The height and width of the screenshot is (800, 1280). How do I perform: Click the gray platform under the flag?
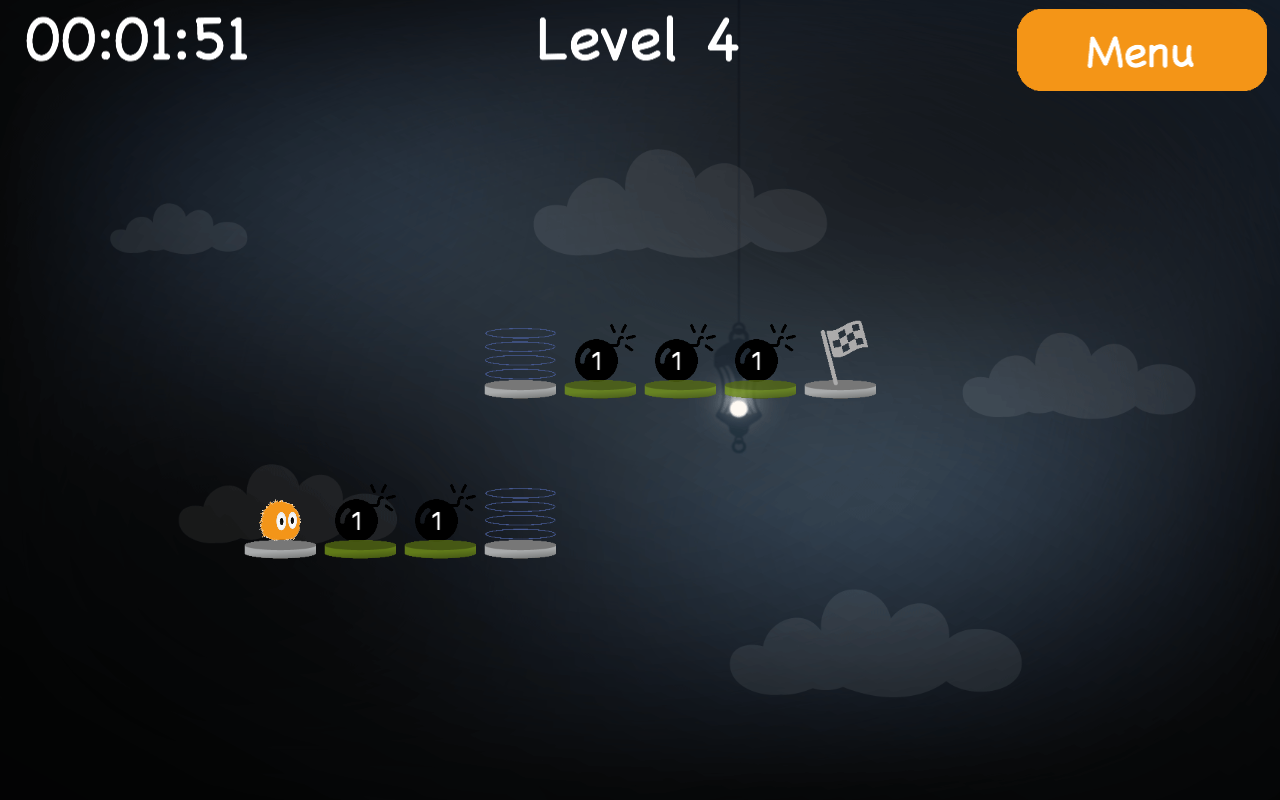(840, 388)
